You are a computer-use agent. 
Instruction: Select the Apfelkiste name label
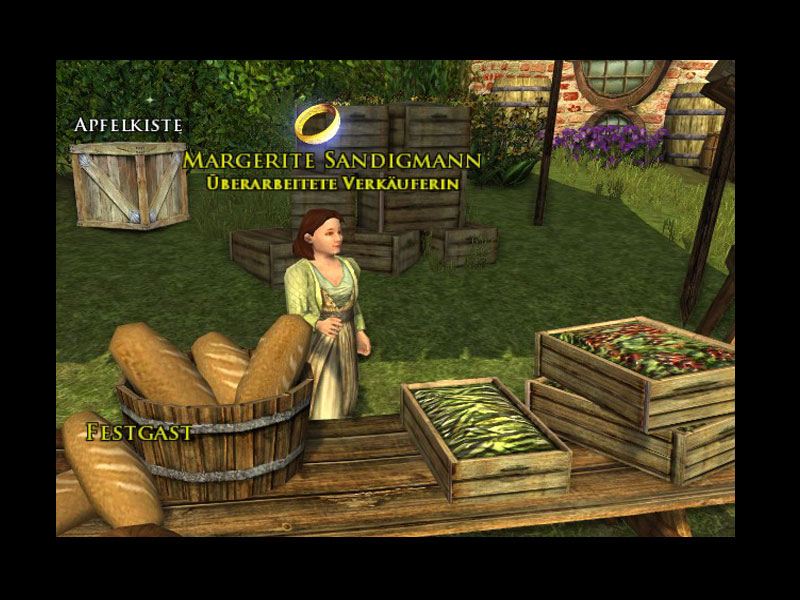click(x=127, y=125)
